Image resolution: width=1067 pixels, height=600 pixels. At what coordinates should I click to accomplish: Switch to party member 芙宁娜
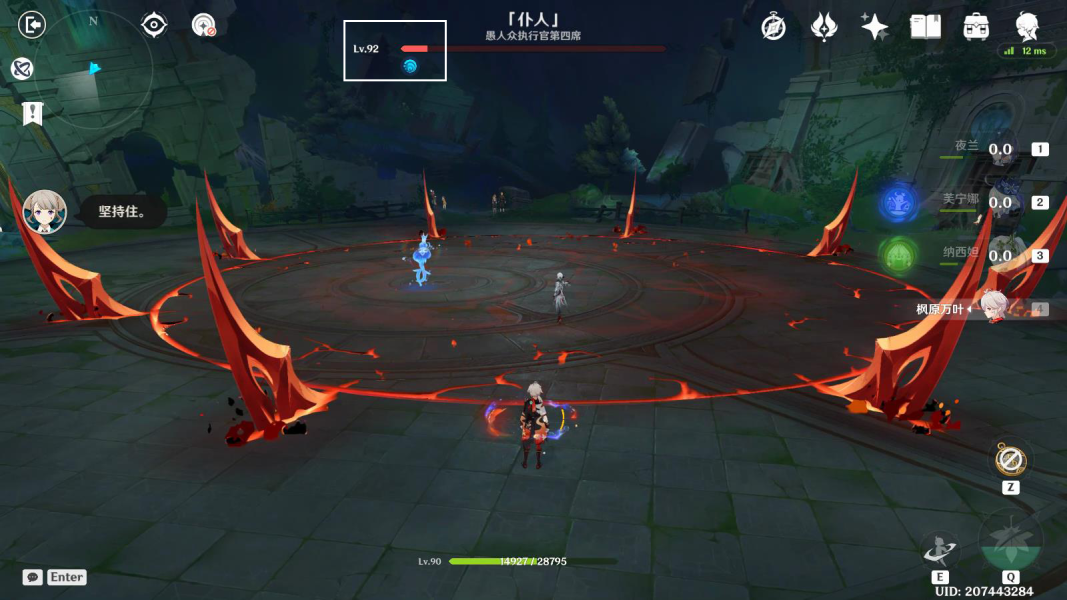(x=1000, y=203)
